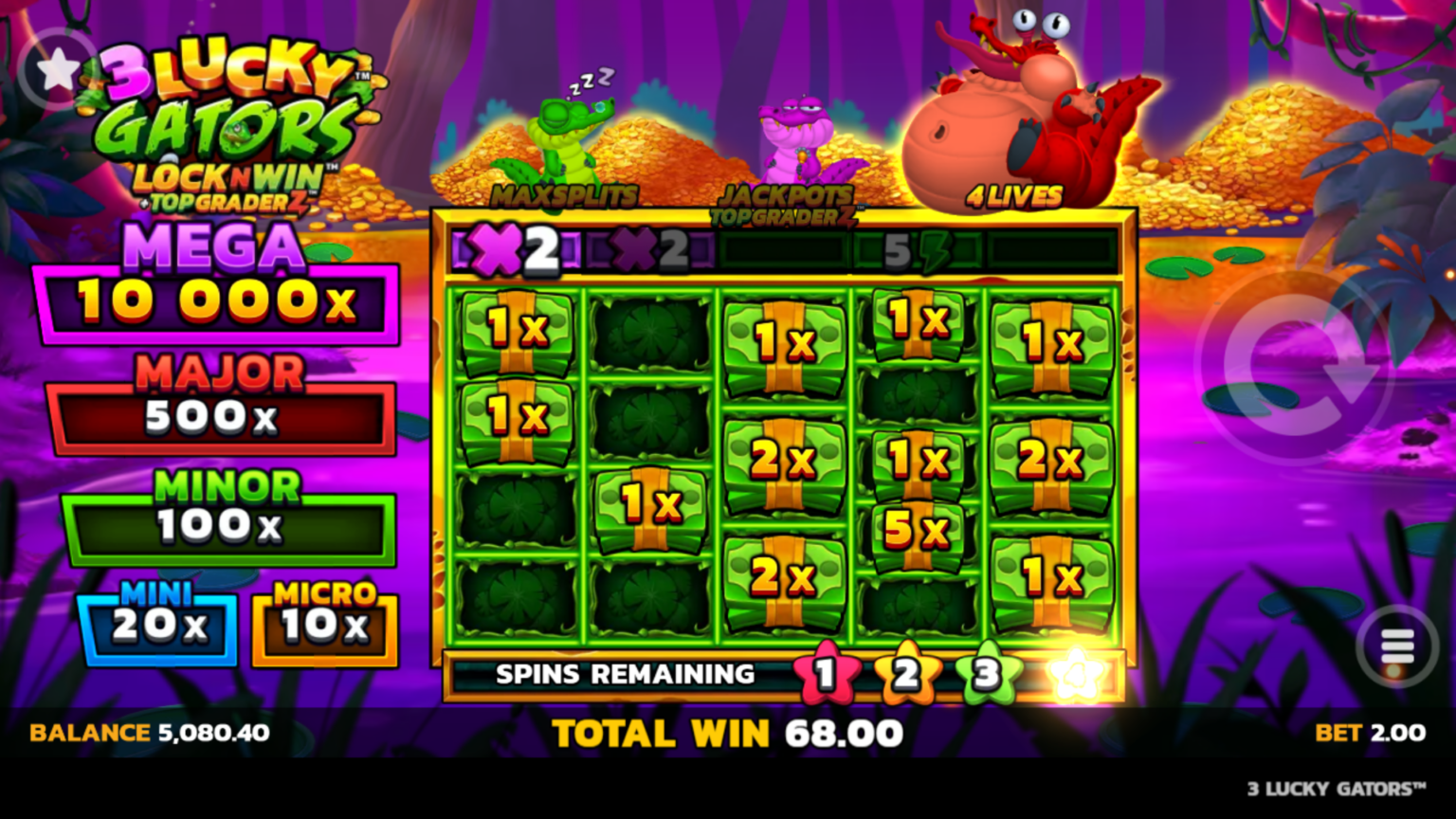Select spin star number 1
Viewport: 1456px width, 819px height.
828,673
